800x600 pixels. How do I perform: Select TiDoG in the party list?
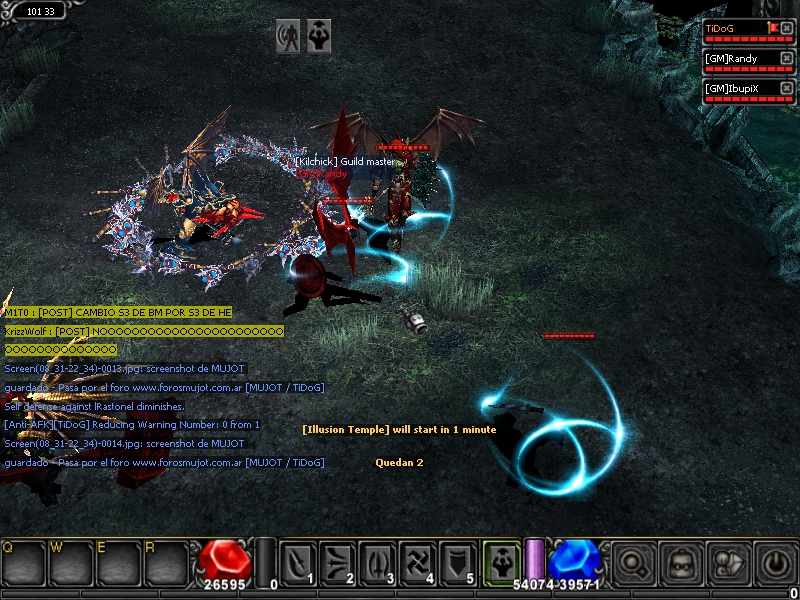point(735,29)
